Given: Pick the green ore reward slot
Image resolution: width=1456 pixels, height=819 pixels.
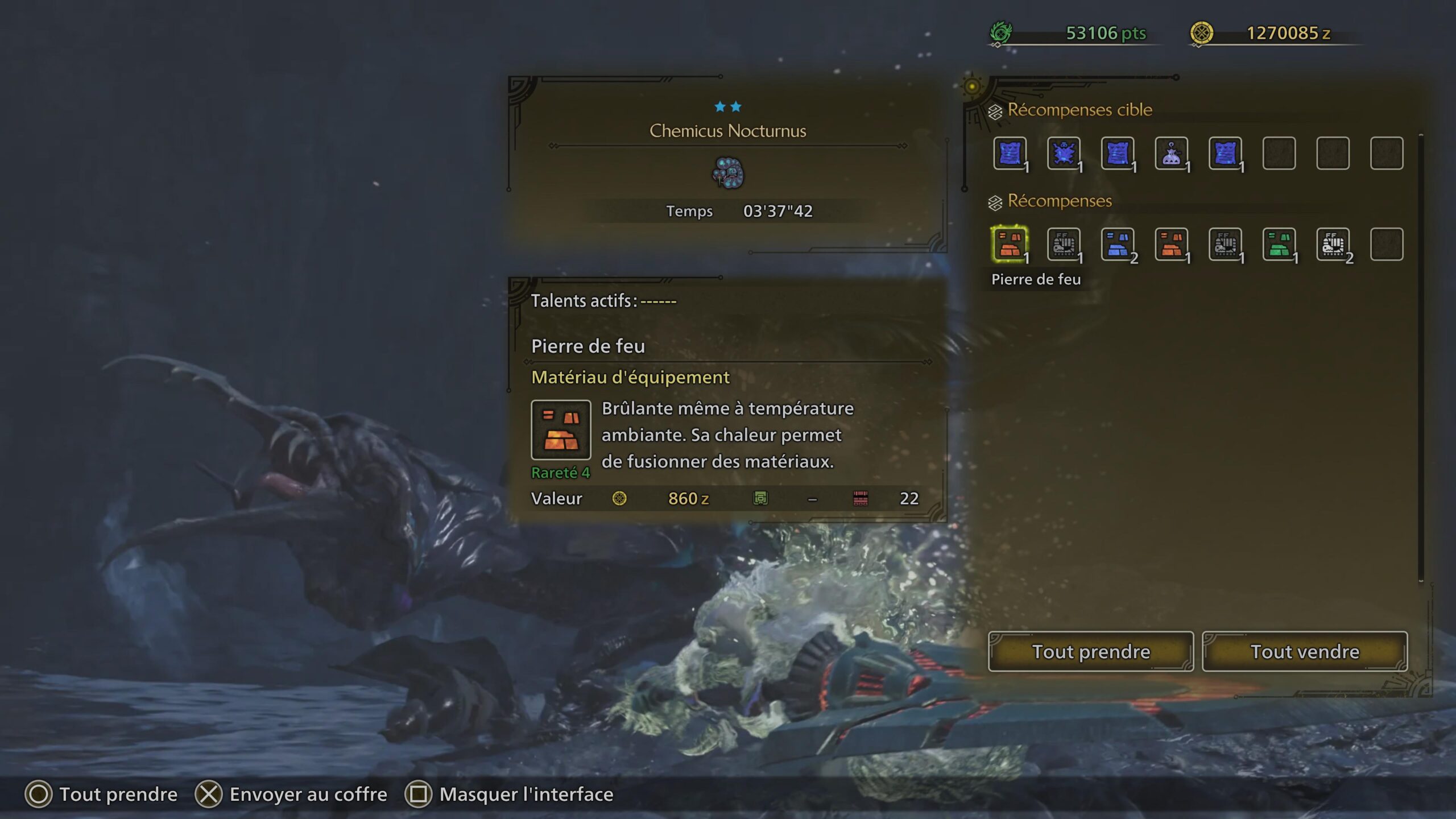Looking at the screenshot, I should pos(1279,245).
